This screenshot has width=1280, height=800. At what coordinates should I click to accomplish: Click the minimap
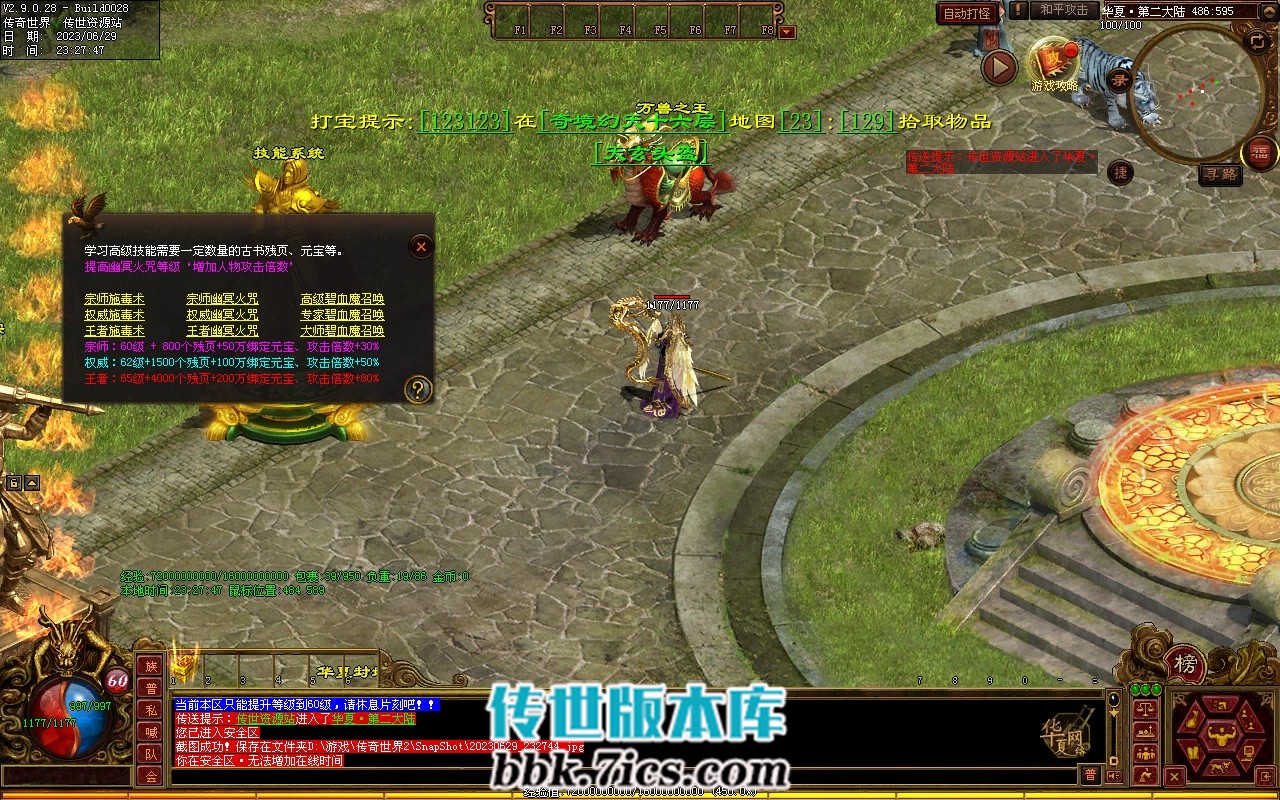click(x=1198, y=92)
